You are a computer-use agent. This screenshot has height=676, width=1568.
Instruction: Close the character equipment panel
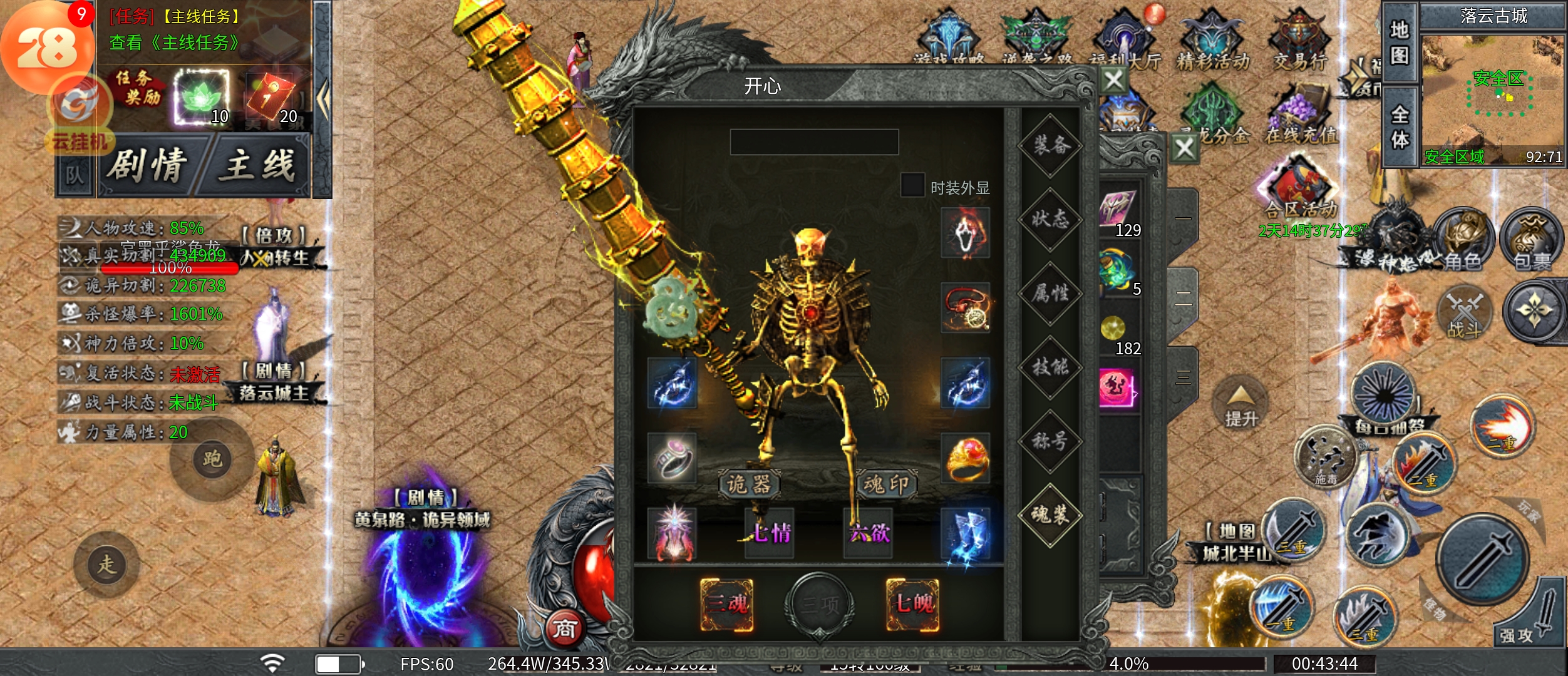[x=1114, y=80]
